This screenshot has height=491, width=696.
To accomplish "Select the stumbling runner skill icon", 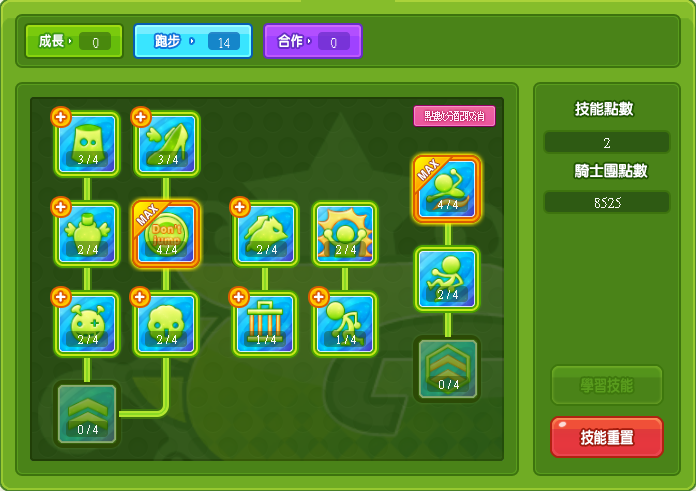I will click(x=345, y=323).
